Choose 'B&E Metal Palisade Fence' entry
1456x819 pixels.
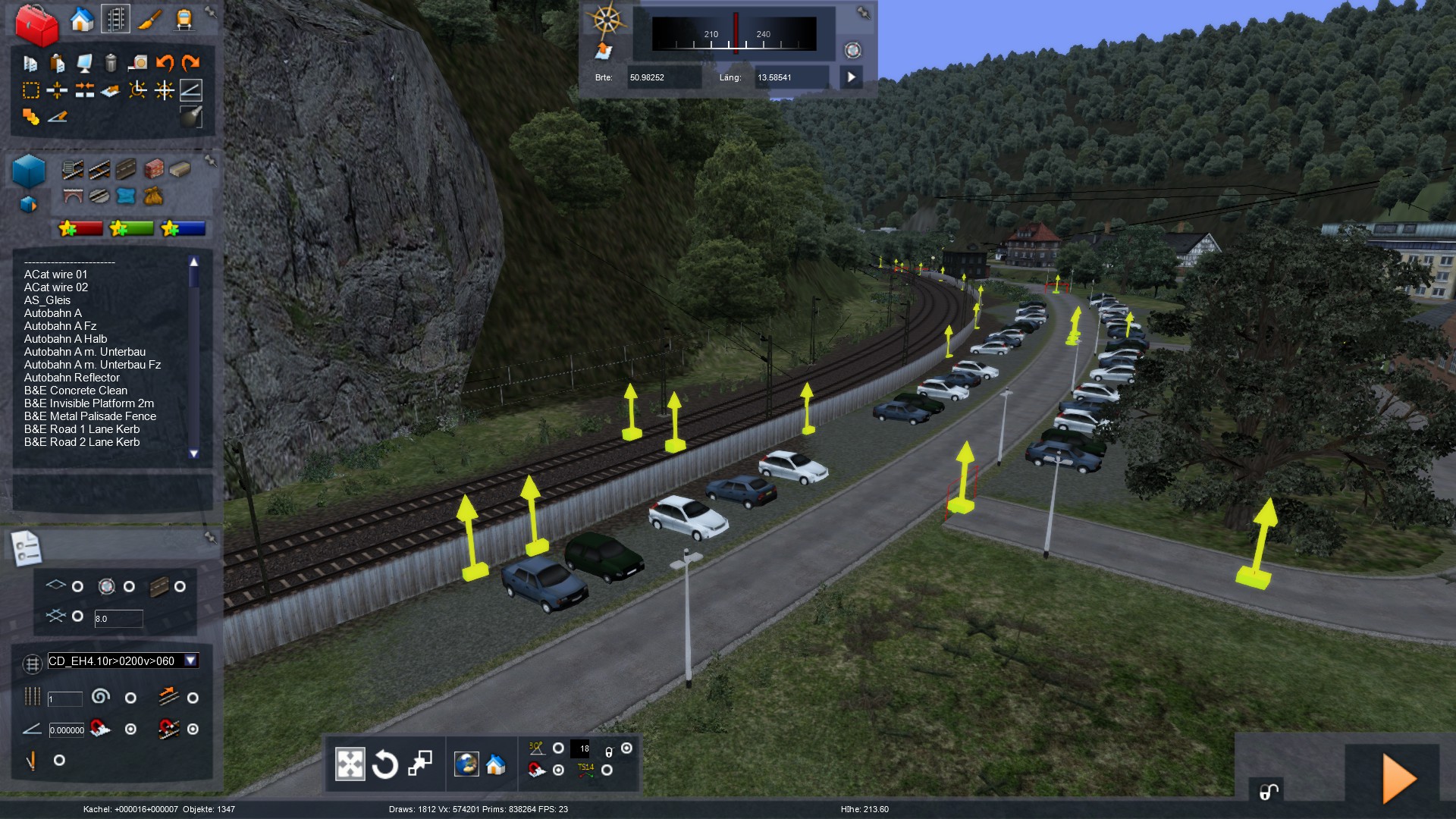(x=90, y=416)
